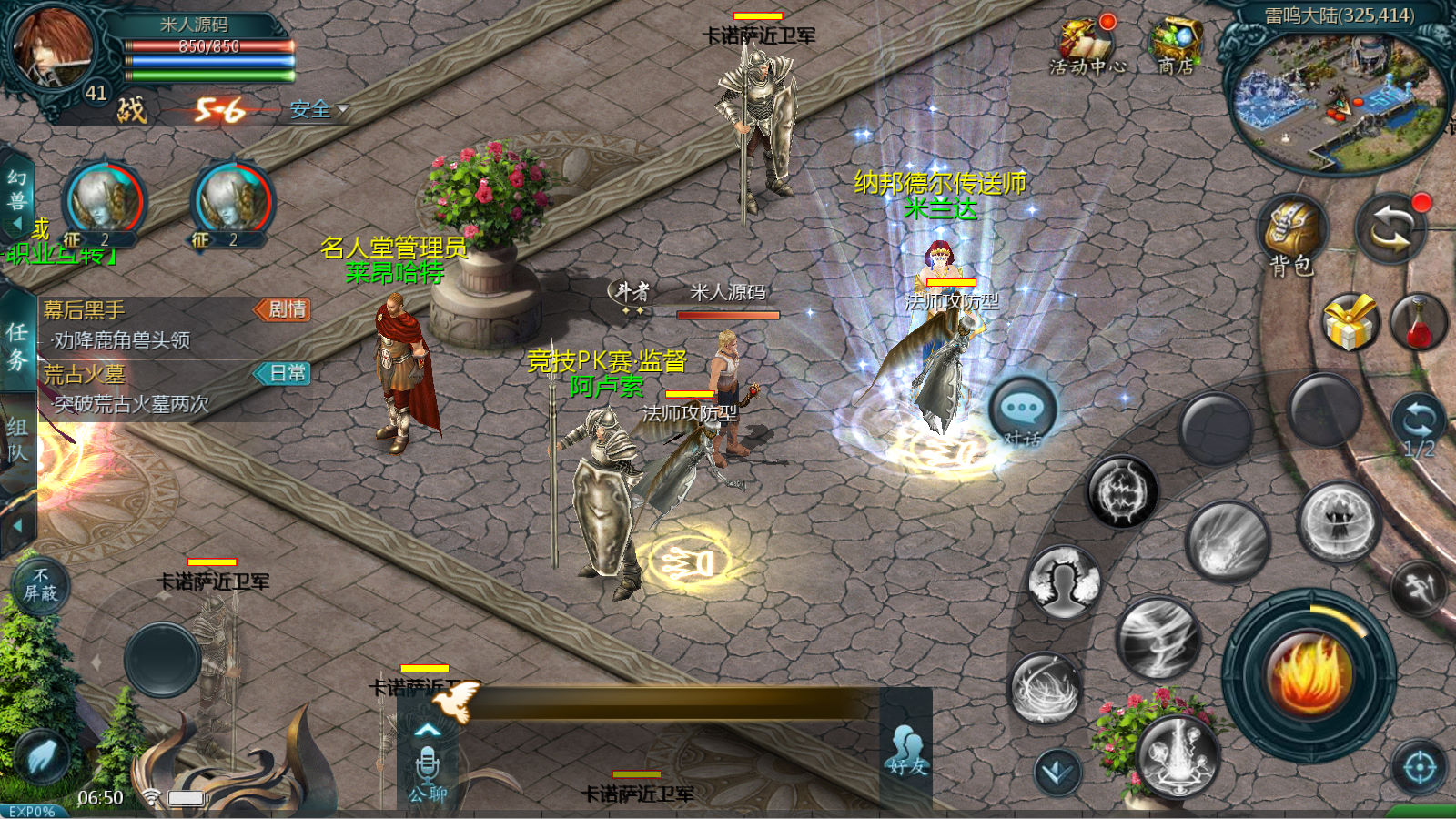This screenshot has width=1456, height=819.
Task: Open the 商店 shop
Action: point(1176,46)
